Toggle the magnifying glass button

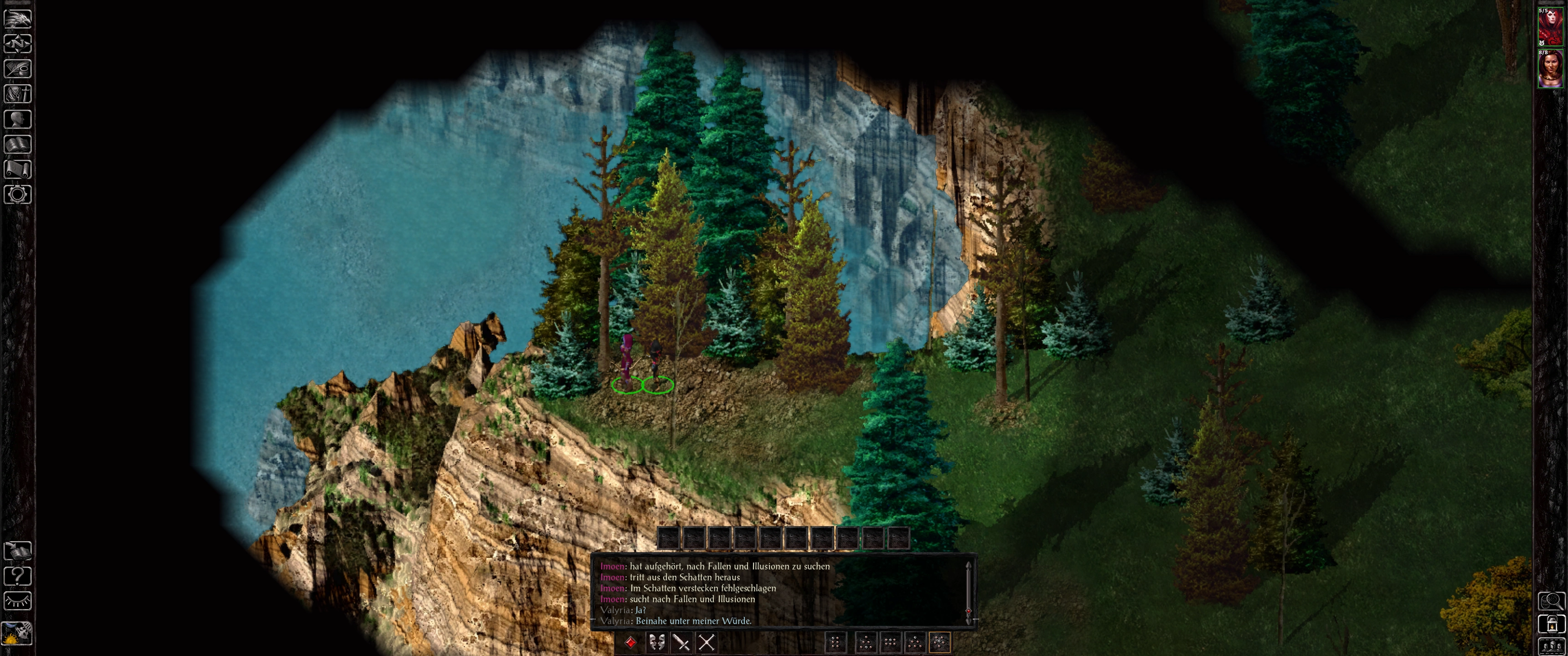click(1551, 601)
